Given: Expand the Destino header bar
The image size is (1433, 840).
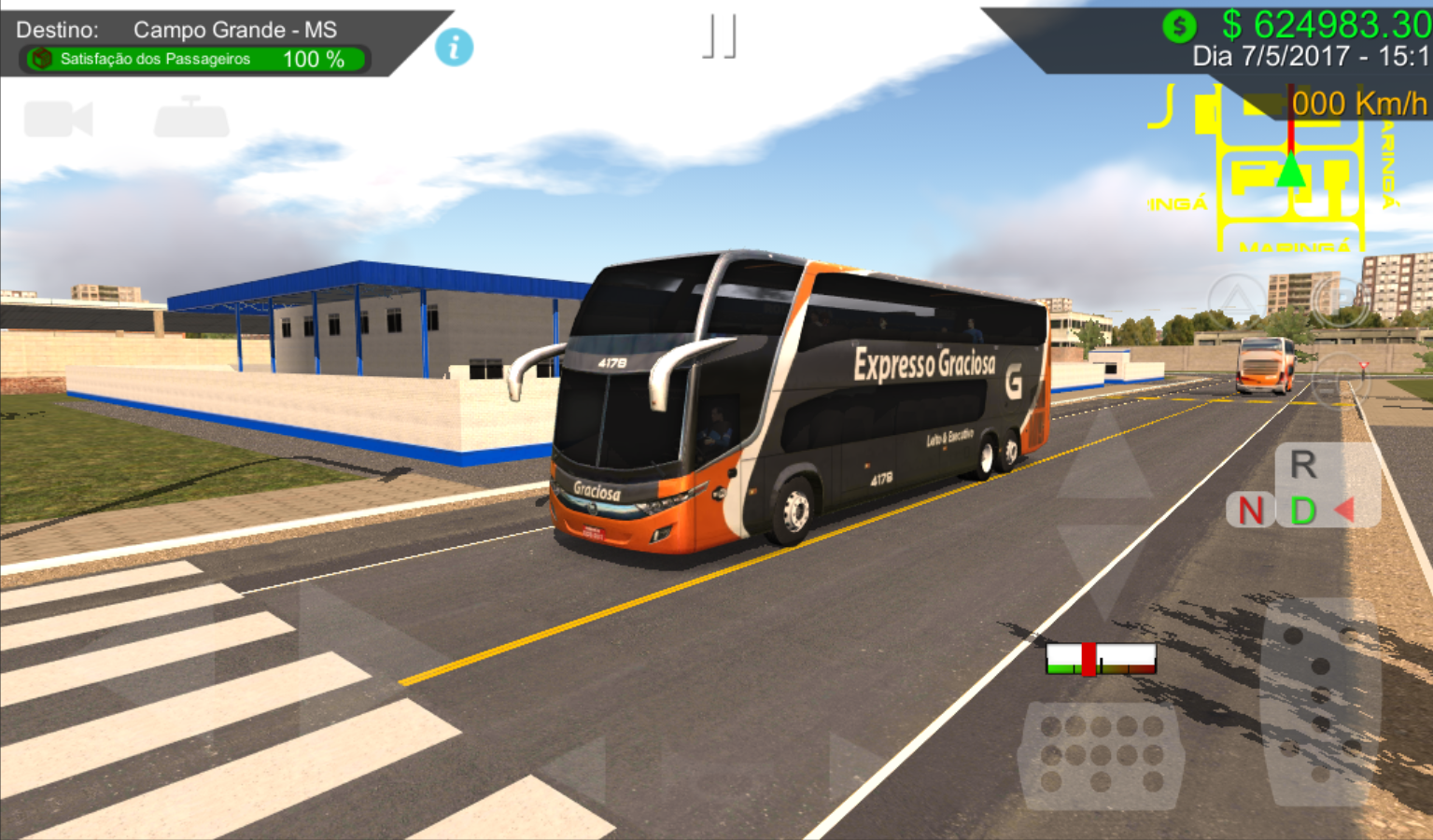Looking at the screenshot, I should (187, 28).
